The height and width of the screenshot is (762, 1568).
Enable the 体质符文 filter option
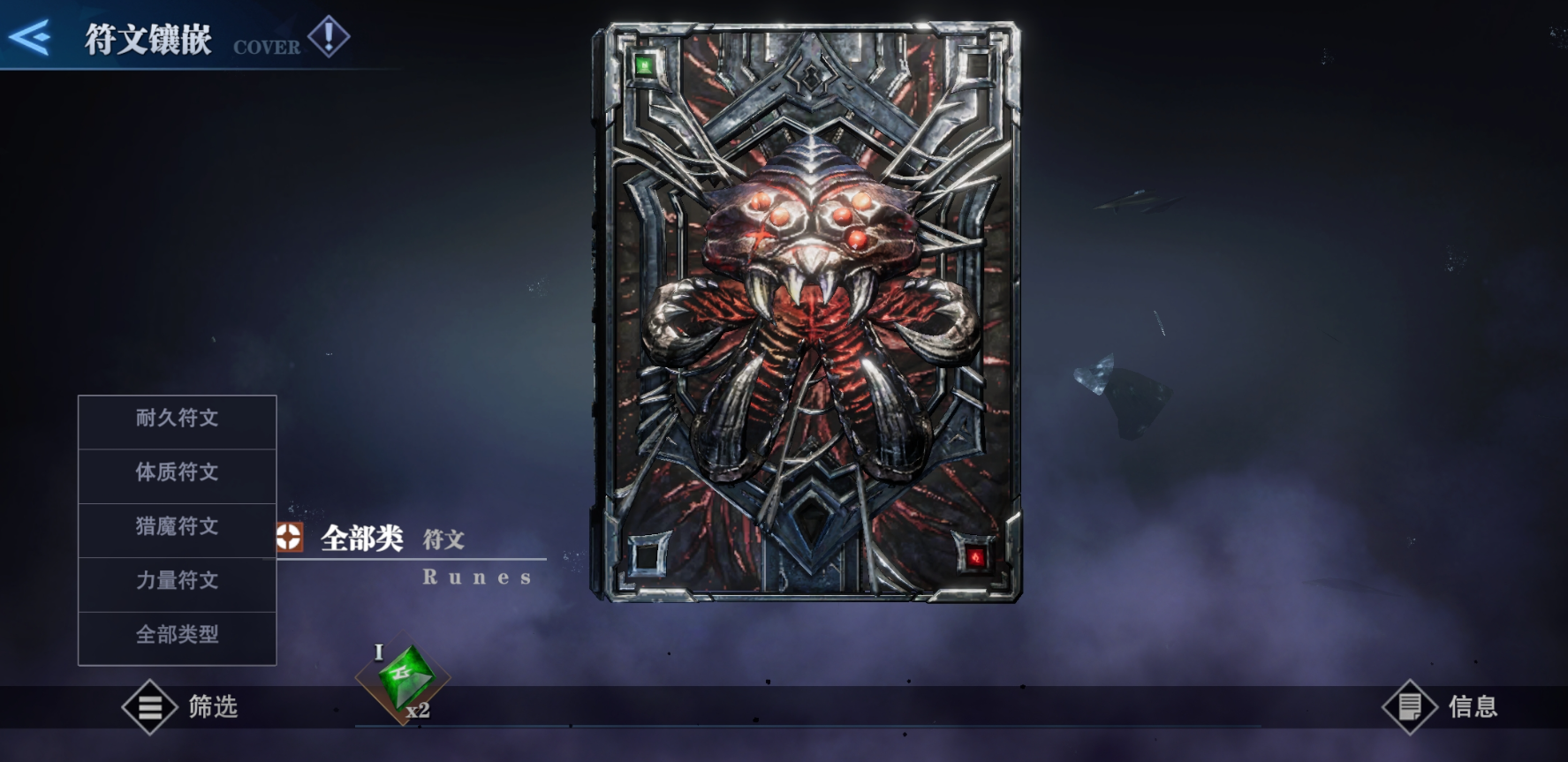177,474
